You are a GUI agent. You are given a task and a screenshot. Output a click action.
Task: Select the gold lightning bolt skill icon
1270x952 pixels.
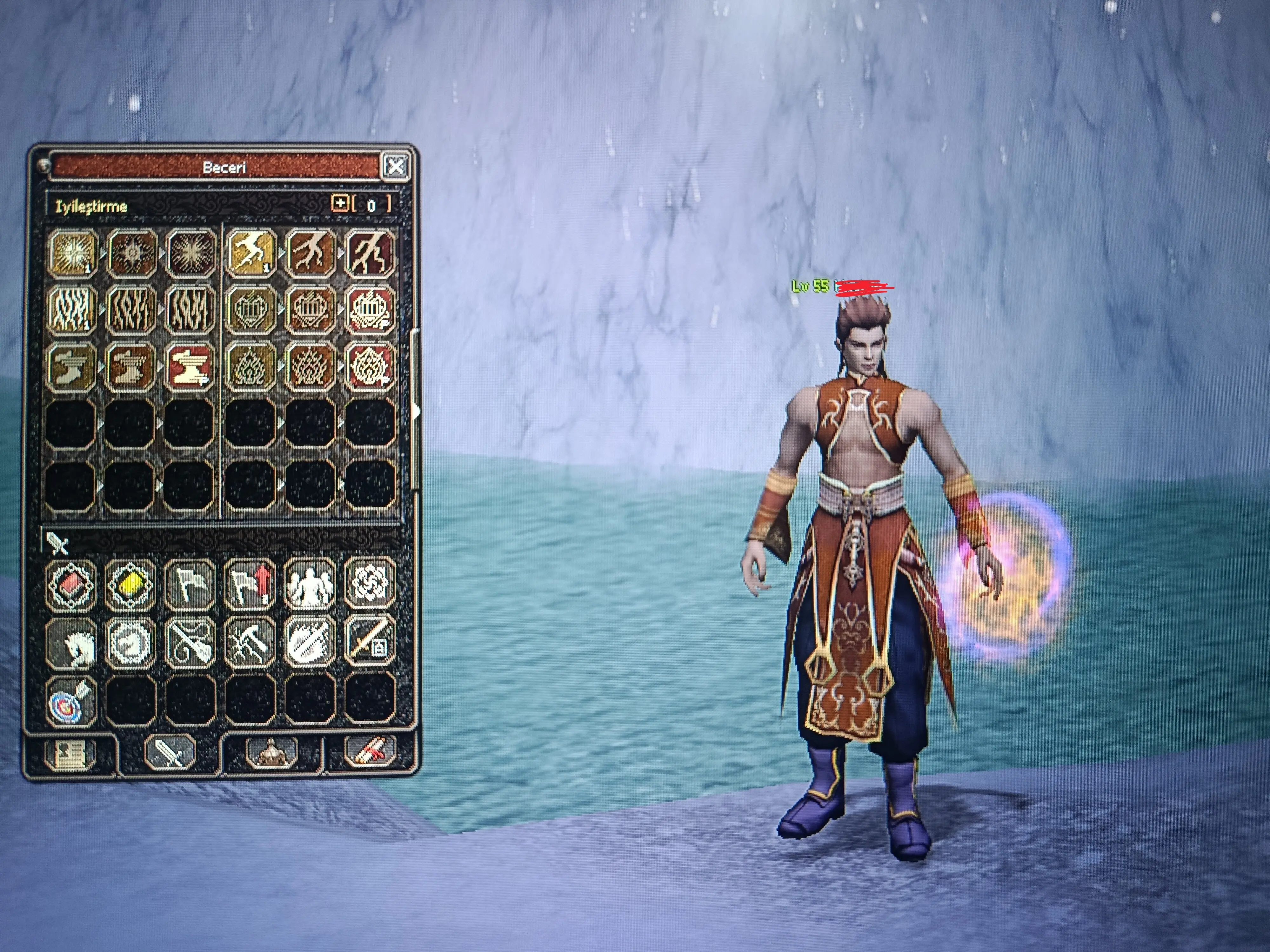click(x=250, y=253)
